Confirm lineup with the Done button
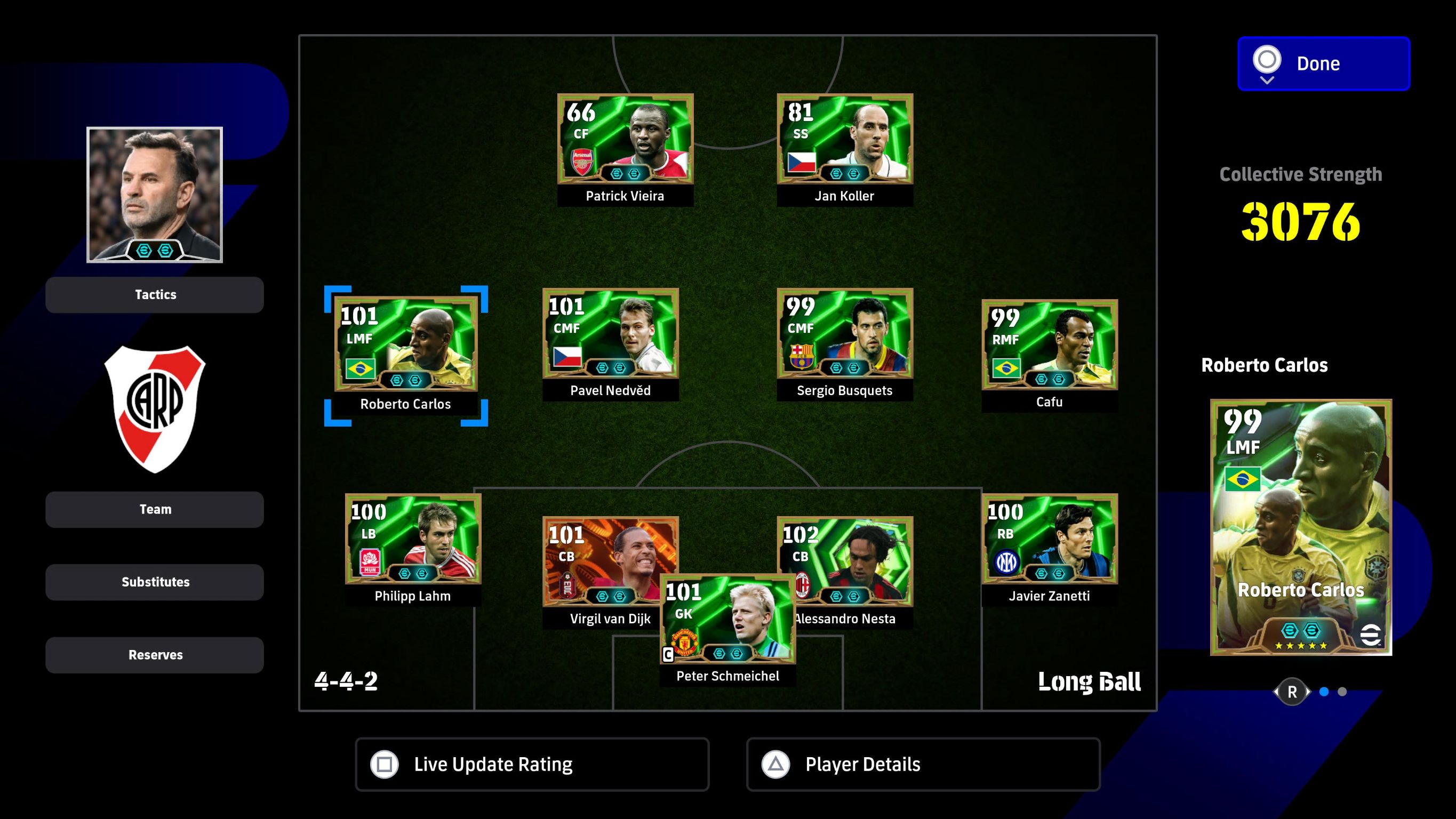The height and width of the screenshot is (819, 1456). [1323, 63]
